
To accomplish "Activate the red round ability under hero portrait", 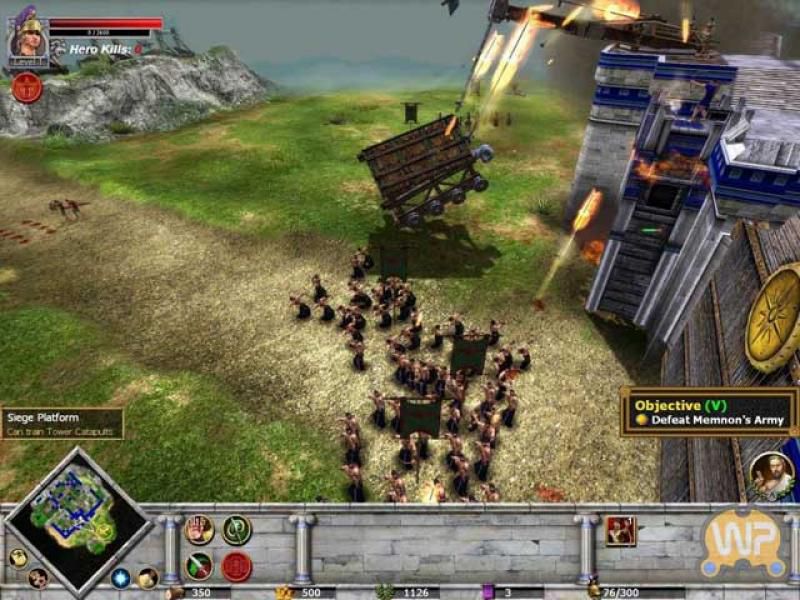I will [x=26, y=87].
